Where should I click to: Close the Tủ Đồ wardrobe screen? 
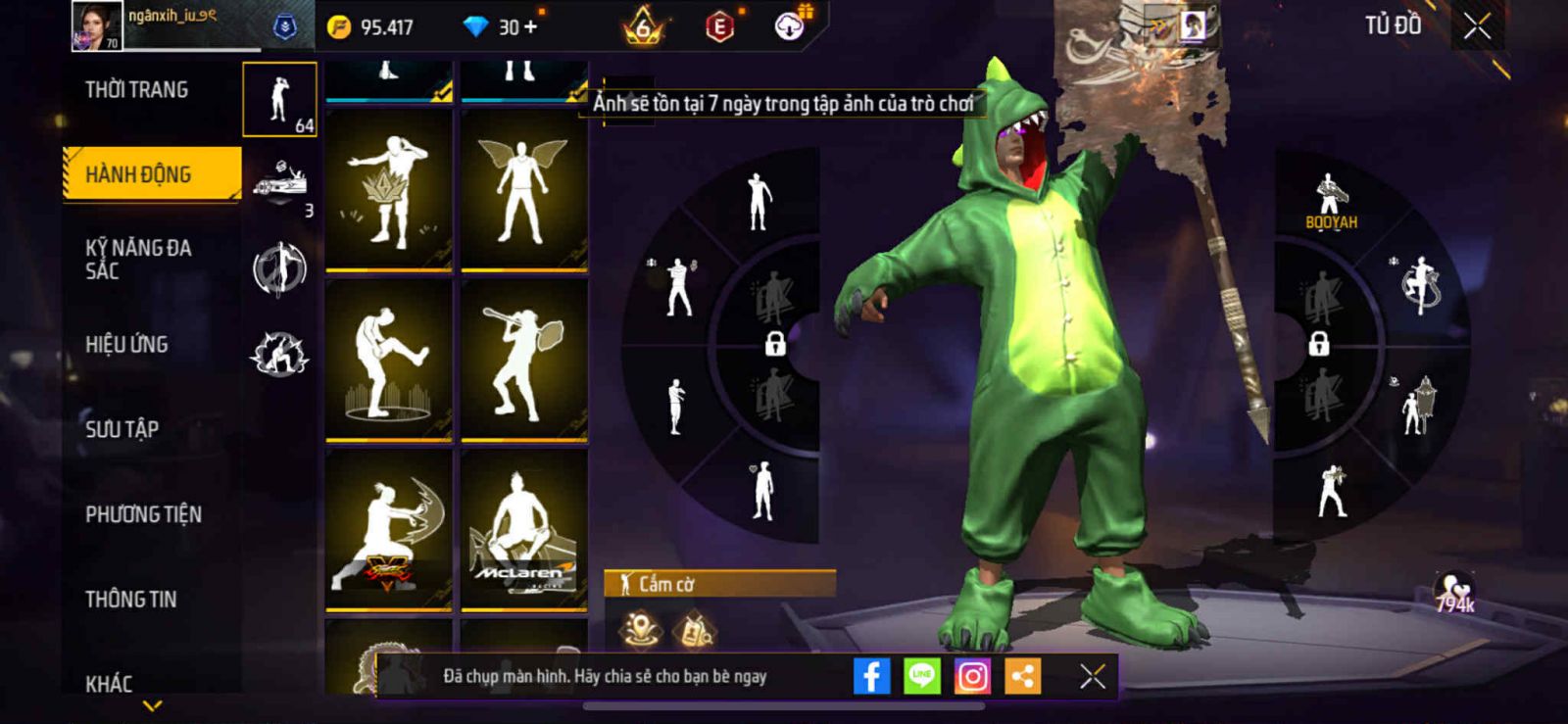(x=1477, y=26)
